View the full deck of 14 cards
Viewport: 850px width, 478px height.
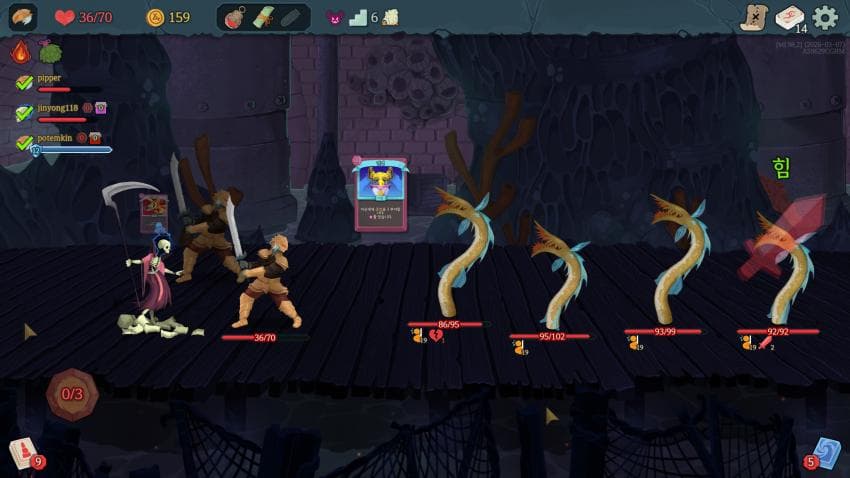(790, 17)
